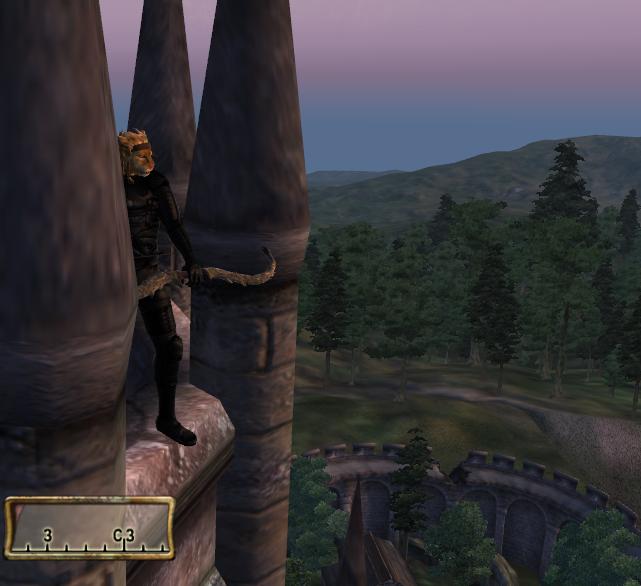Viewport: 641px width, 586px height.
Task: Click the compass bar in the HUD
Action: pos(89,528)
